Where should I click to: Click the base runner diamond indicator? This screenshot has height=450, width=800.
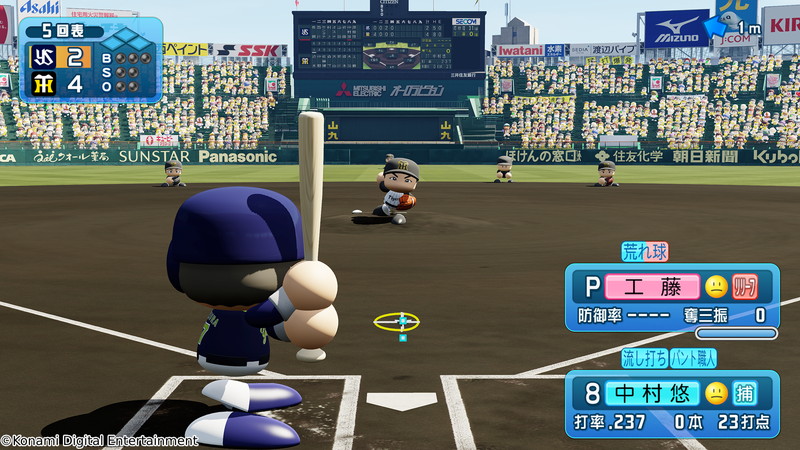[124, 41]
